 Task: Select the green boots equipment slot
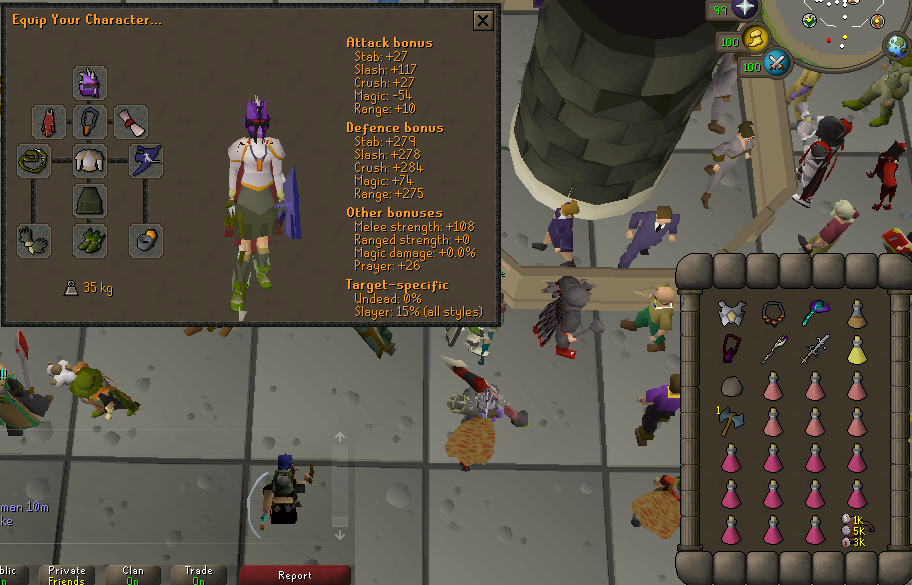click(x=90, y=240)
